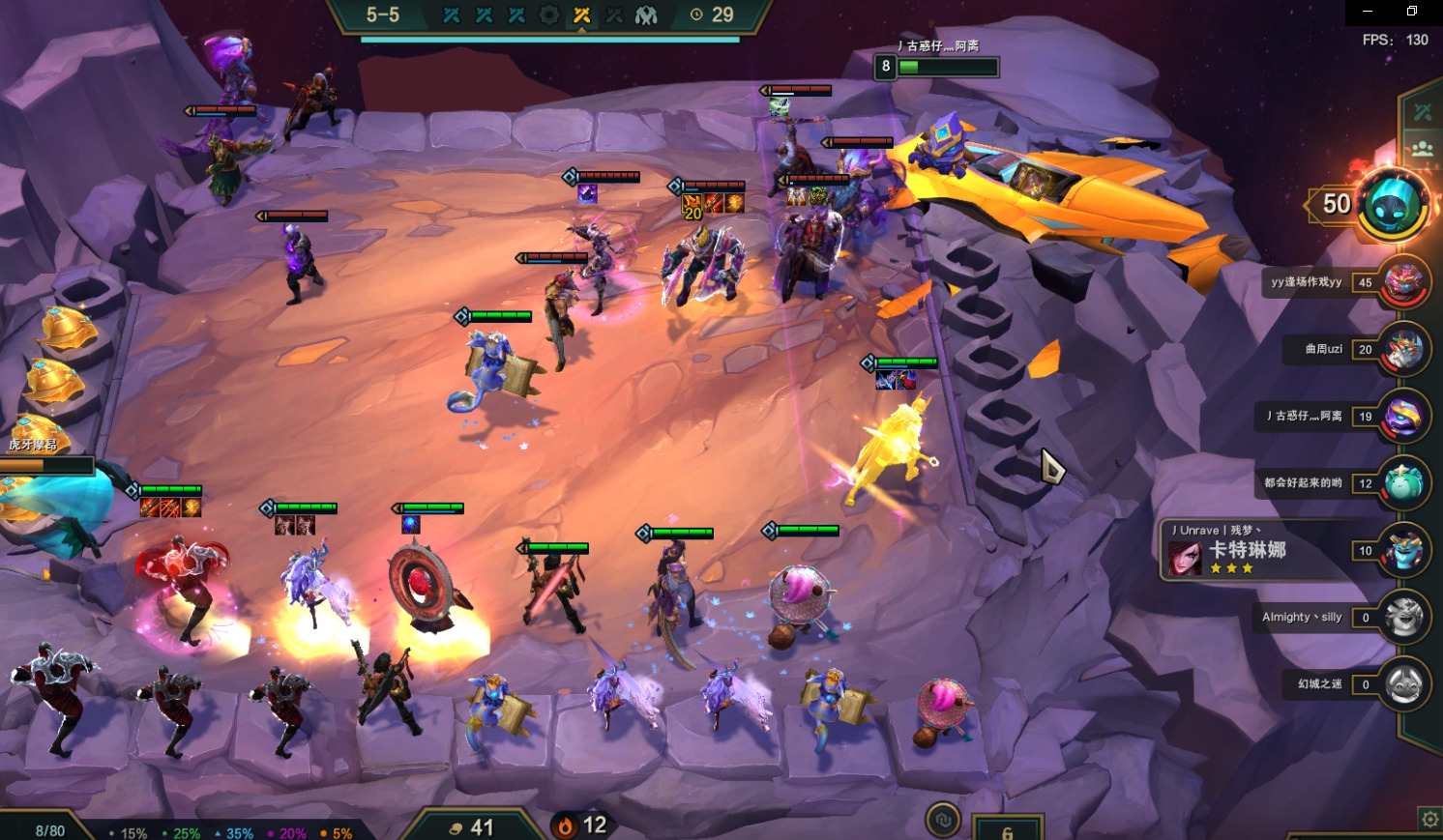Open the crossed-swords tab on the right panel
This screenshot has width=1443, height=840.
click(1423, 112)
